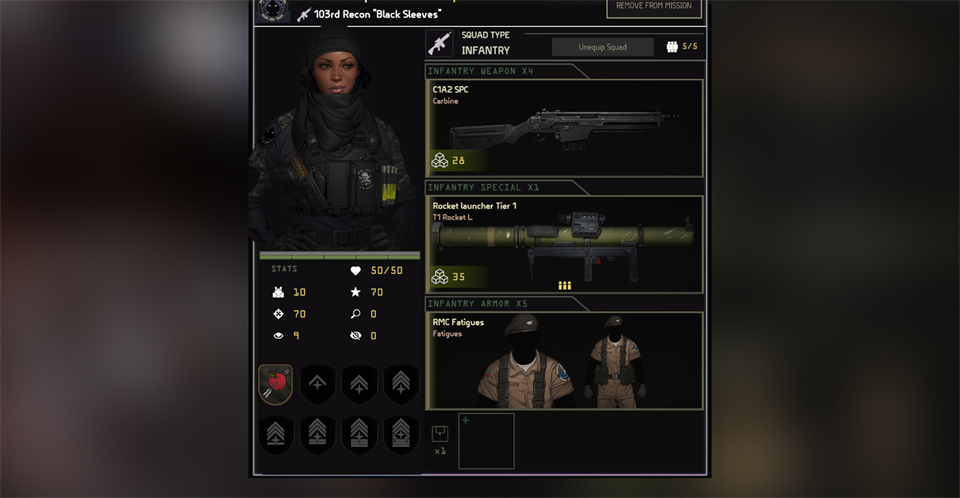Image resolution: width=960 pixels, height=498 pixels.
Task: Click the infantry squad type rifle icon
Action: 439,43
